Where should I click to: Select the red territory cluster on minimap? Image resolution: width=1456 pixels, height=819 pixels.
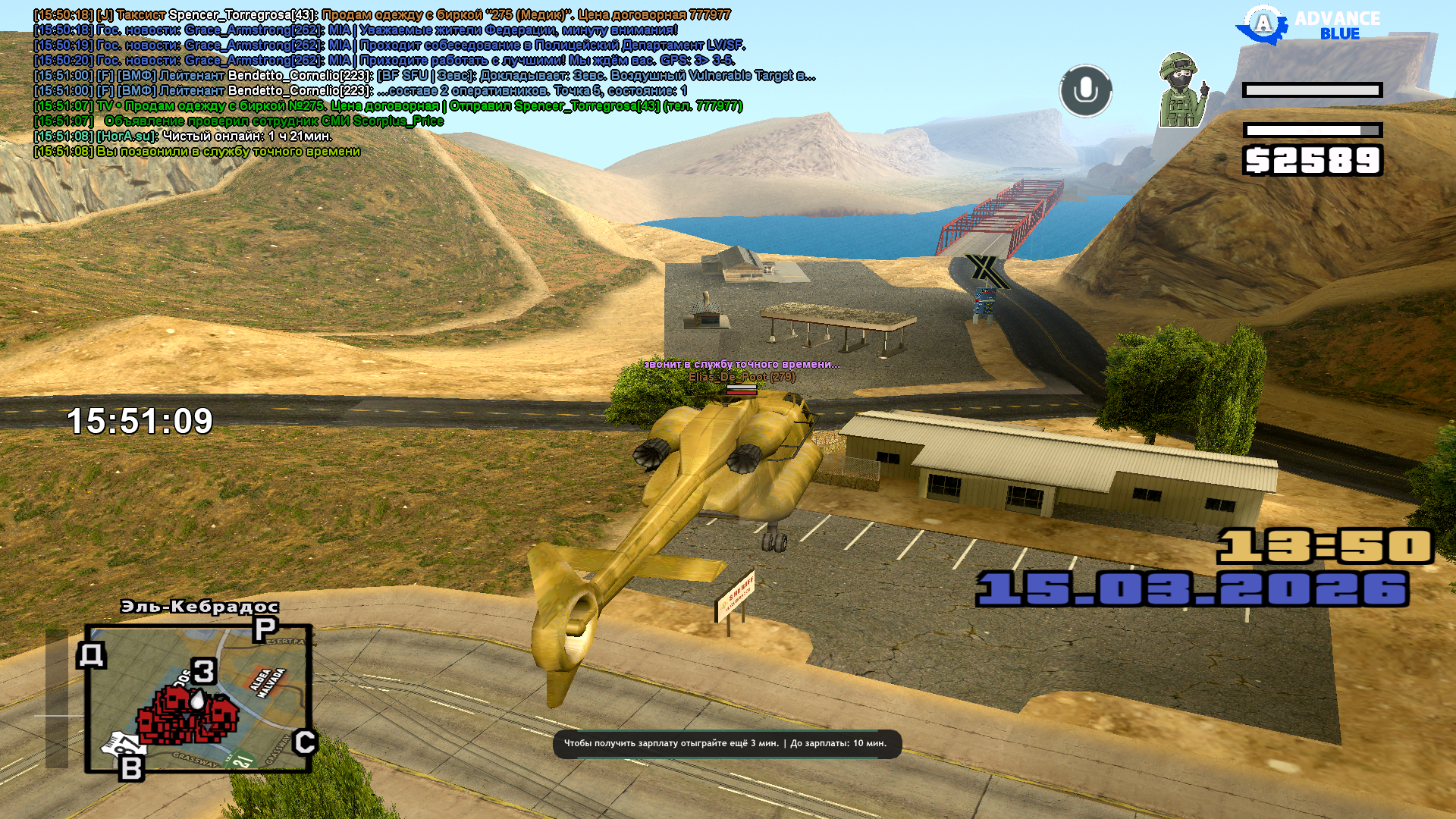187,715
